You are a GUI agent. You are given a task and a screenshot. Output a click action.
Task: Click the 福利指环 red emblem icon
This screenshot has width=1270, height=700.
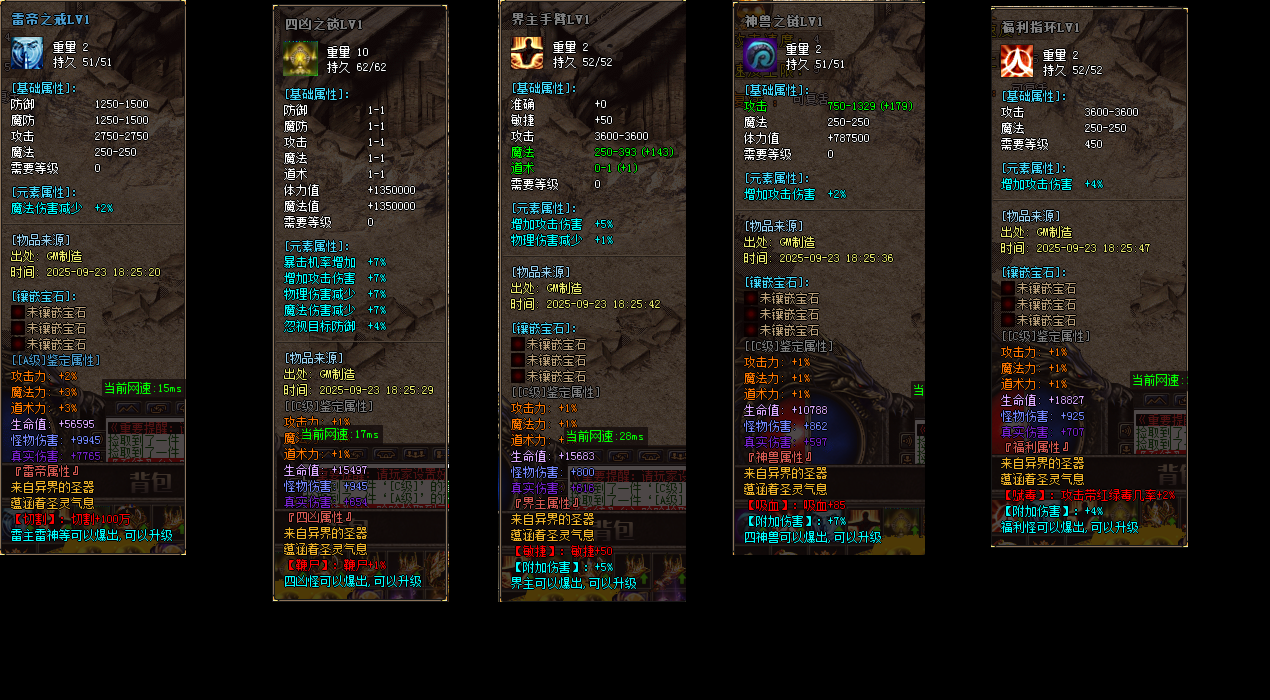pyautogui.click(x=1017, y=61)
